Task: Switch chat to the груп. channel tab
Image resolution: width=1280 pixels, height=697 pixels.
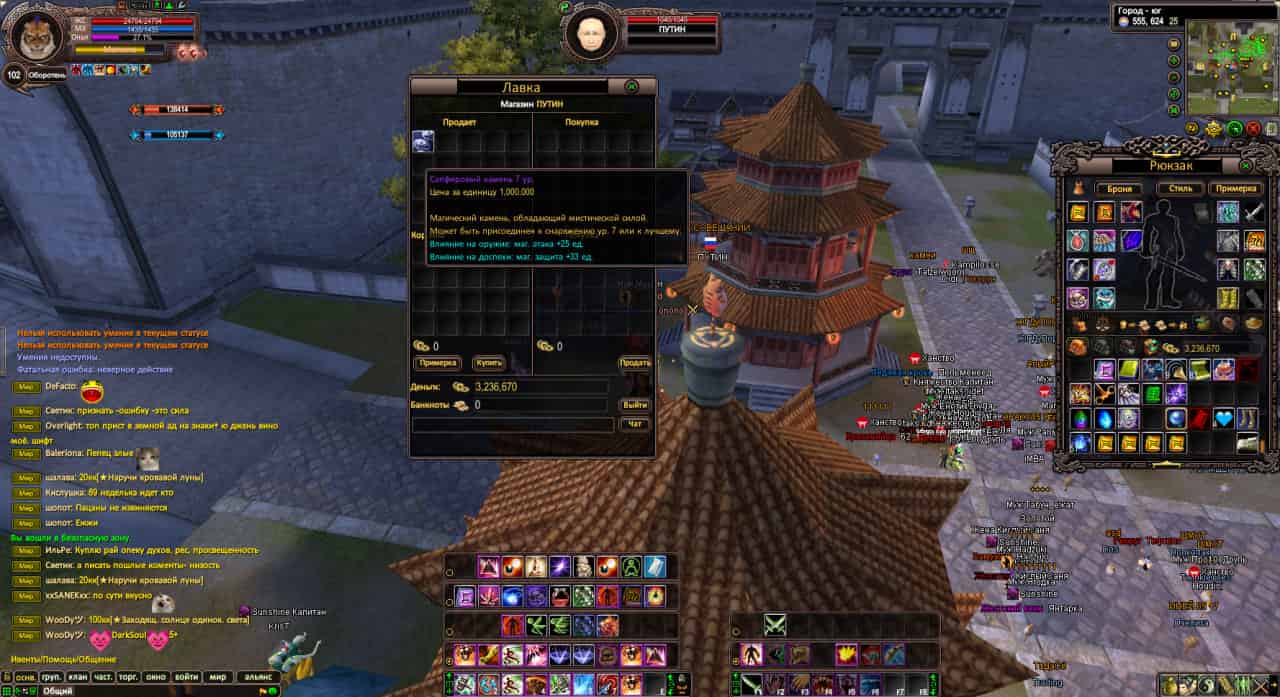Action: point(52,677)
